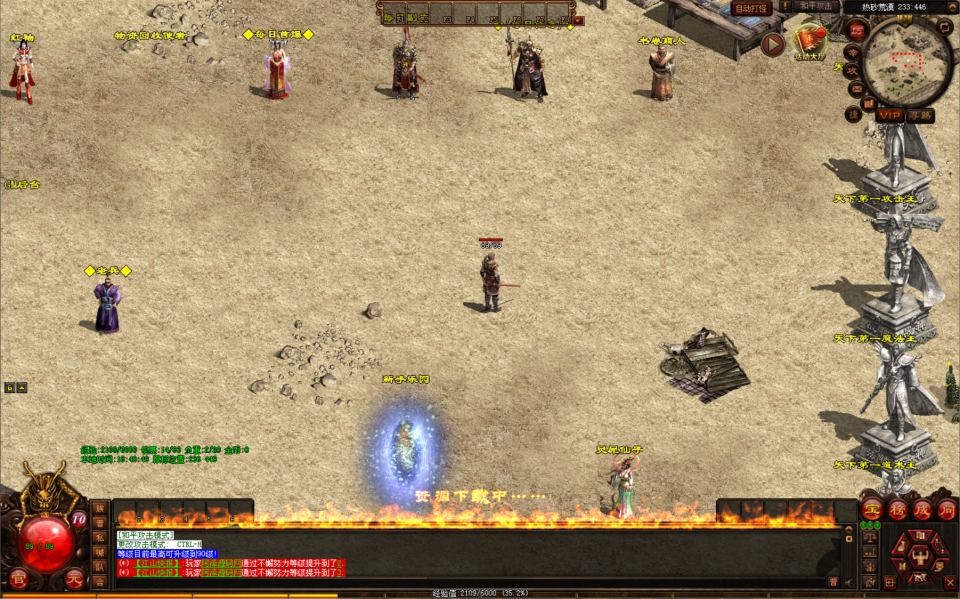Click the 官 button under the health orb
This screenshot has width=960, height=599.
click(18, 578)
